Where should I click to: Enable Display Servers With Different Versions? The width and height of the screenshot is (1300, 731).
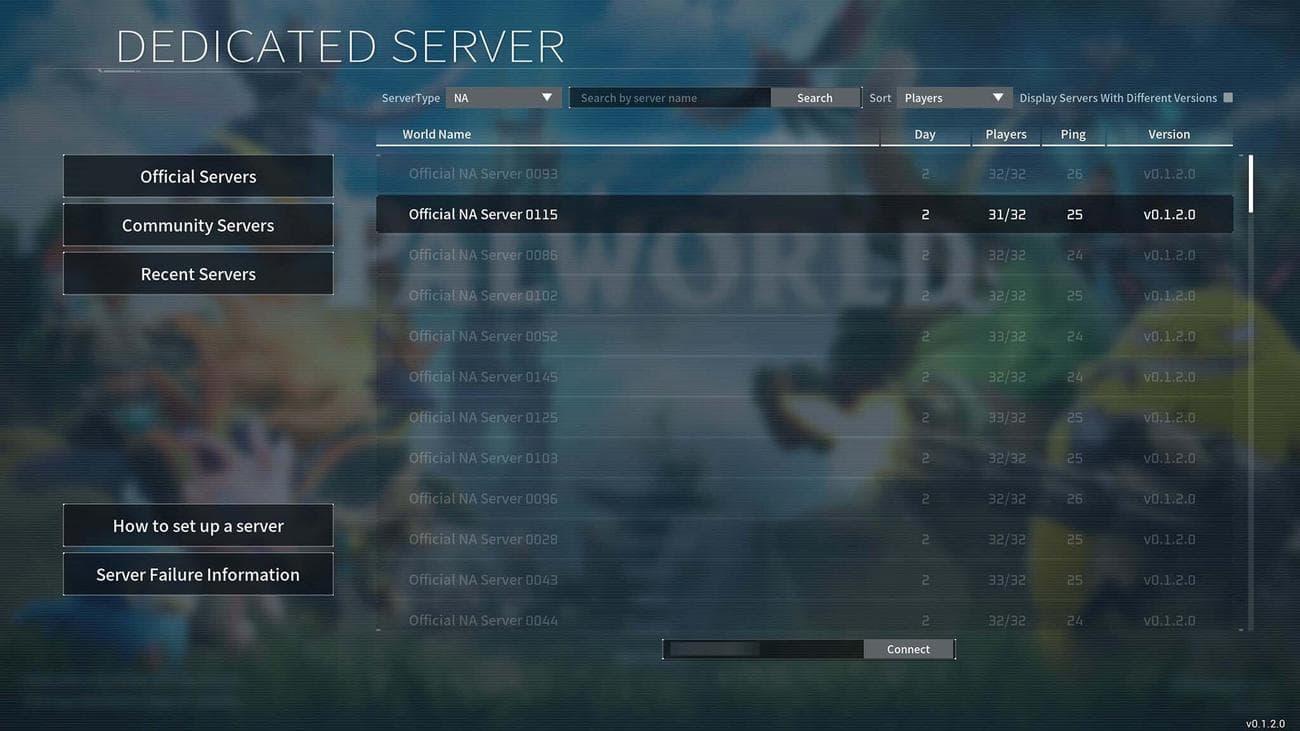coord(1228,97)
